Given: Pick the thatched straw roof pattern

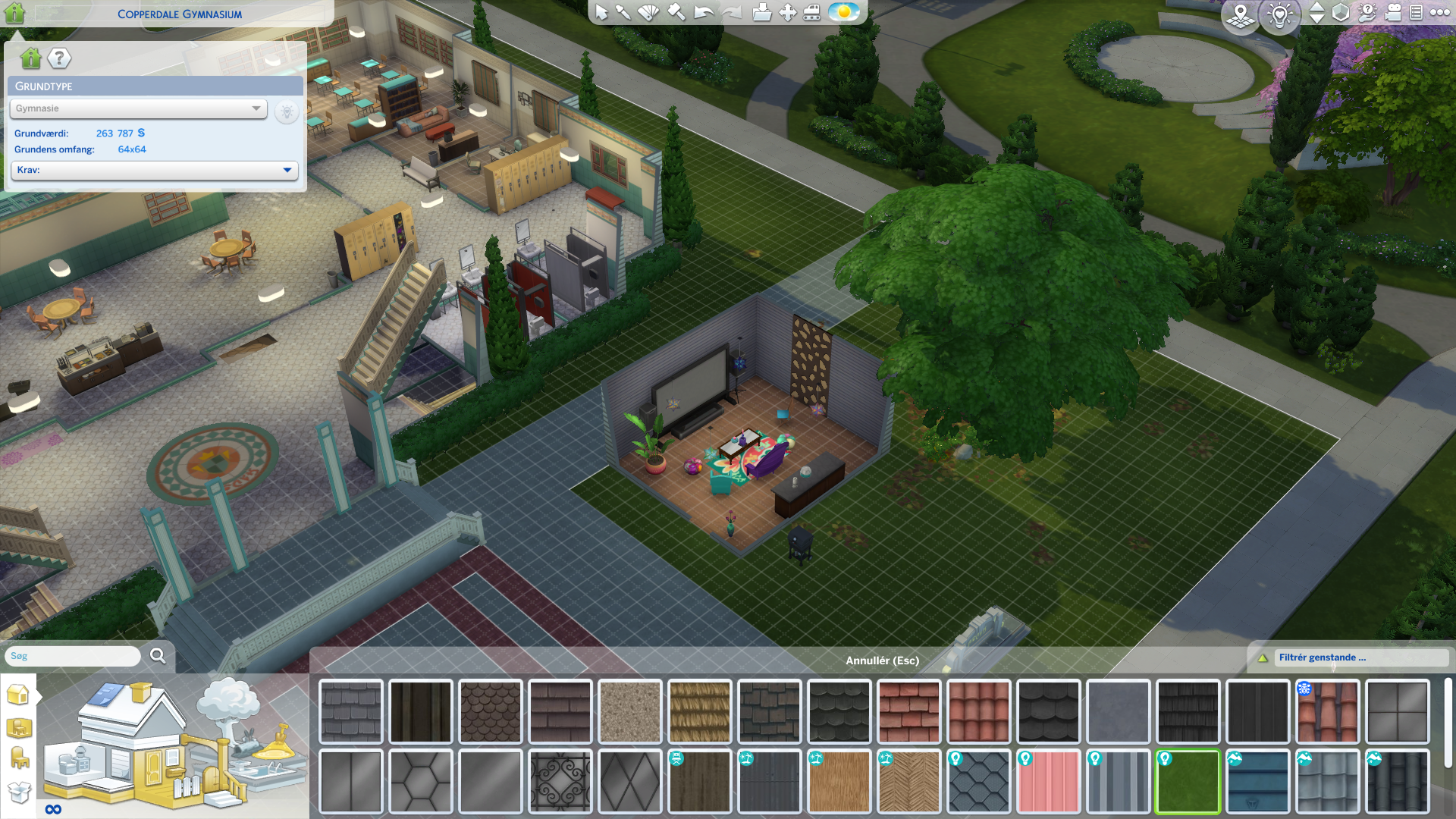Looking at the screenshot, I should tap(699, 711).
